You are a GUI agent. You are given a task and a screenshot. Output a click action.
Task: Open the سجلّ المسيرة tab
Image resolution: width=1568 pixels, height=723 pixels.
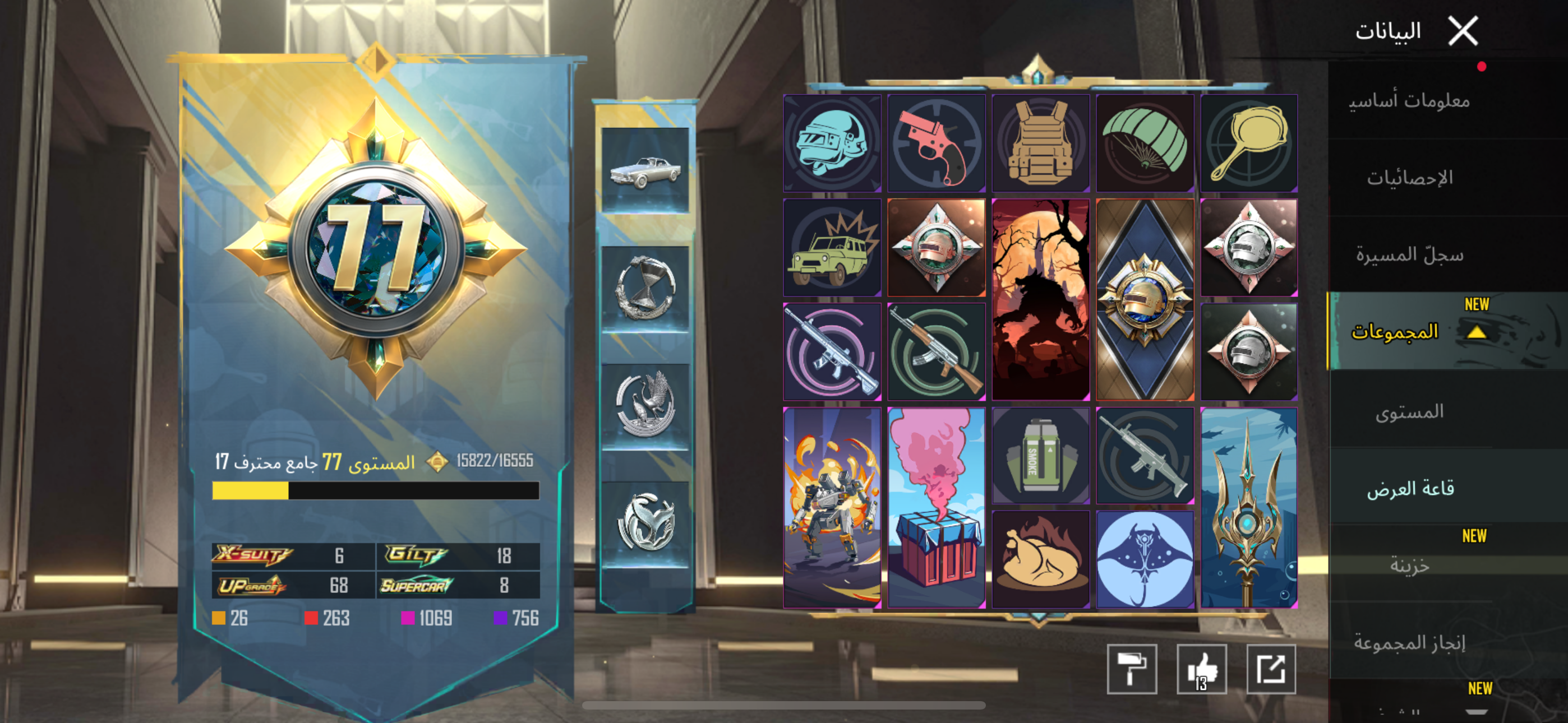(x=1409, y=254)
